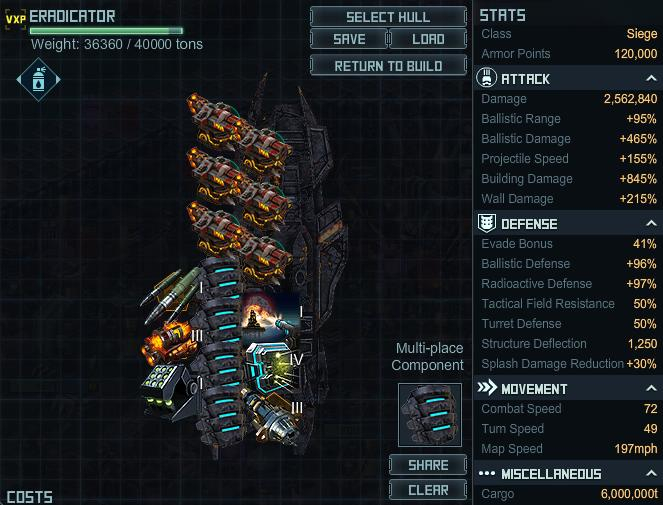Screen dimensions: 663x505
Task: Share this ship design
Action: pyautogui.click(x=428, y=465)
